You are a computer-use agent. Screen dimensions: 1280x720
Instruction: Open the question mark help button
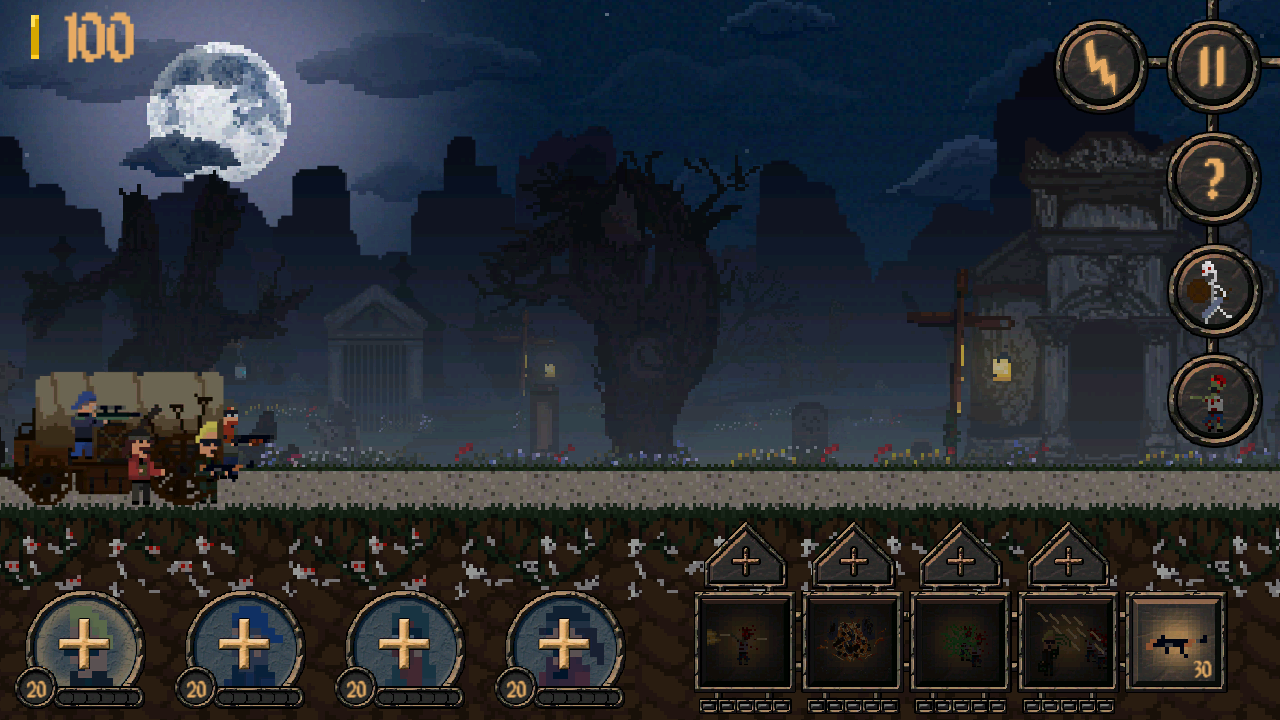pyautogui.click(x=1213, y=178)
